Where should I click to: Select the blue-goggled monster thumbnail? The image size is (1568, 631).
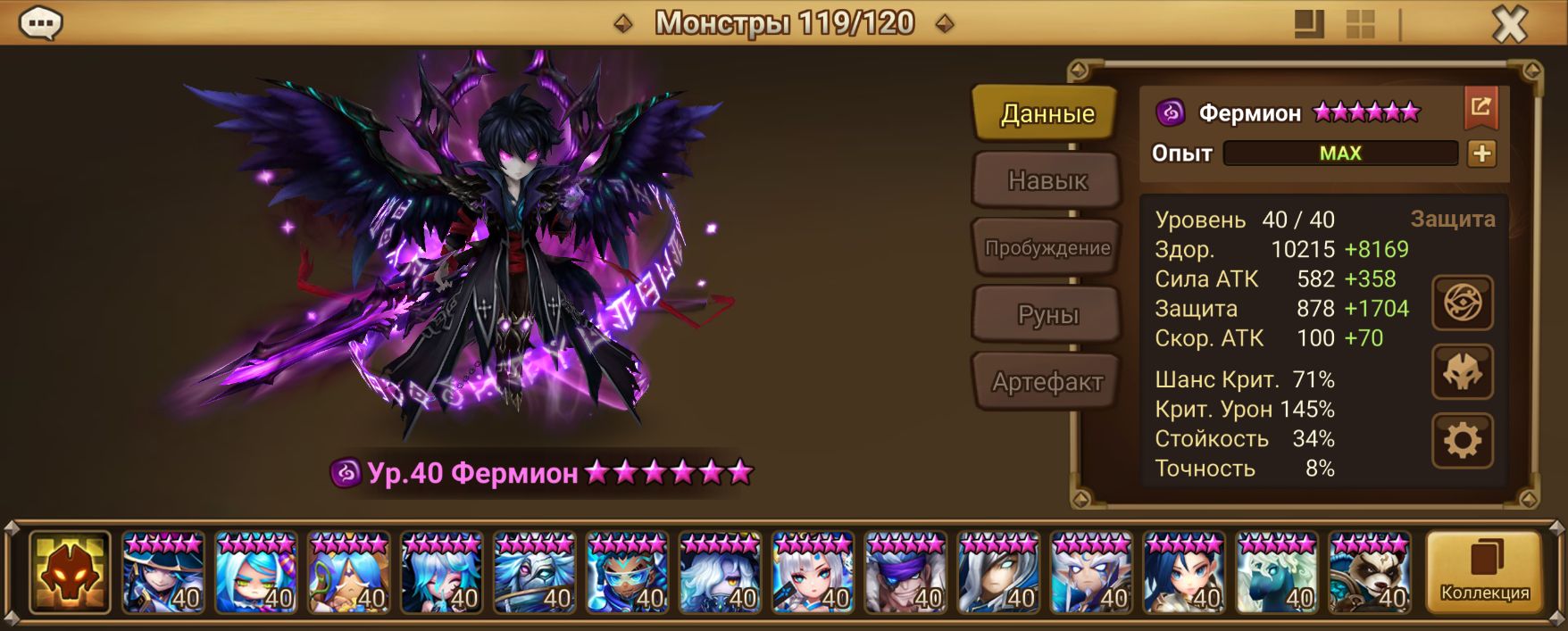pyautogui.click(x=627, y=572)
